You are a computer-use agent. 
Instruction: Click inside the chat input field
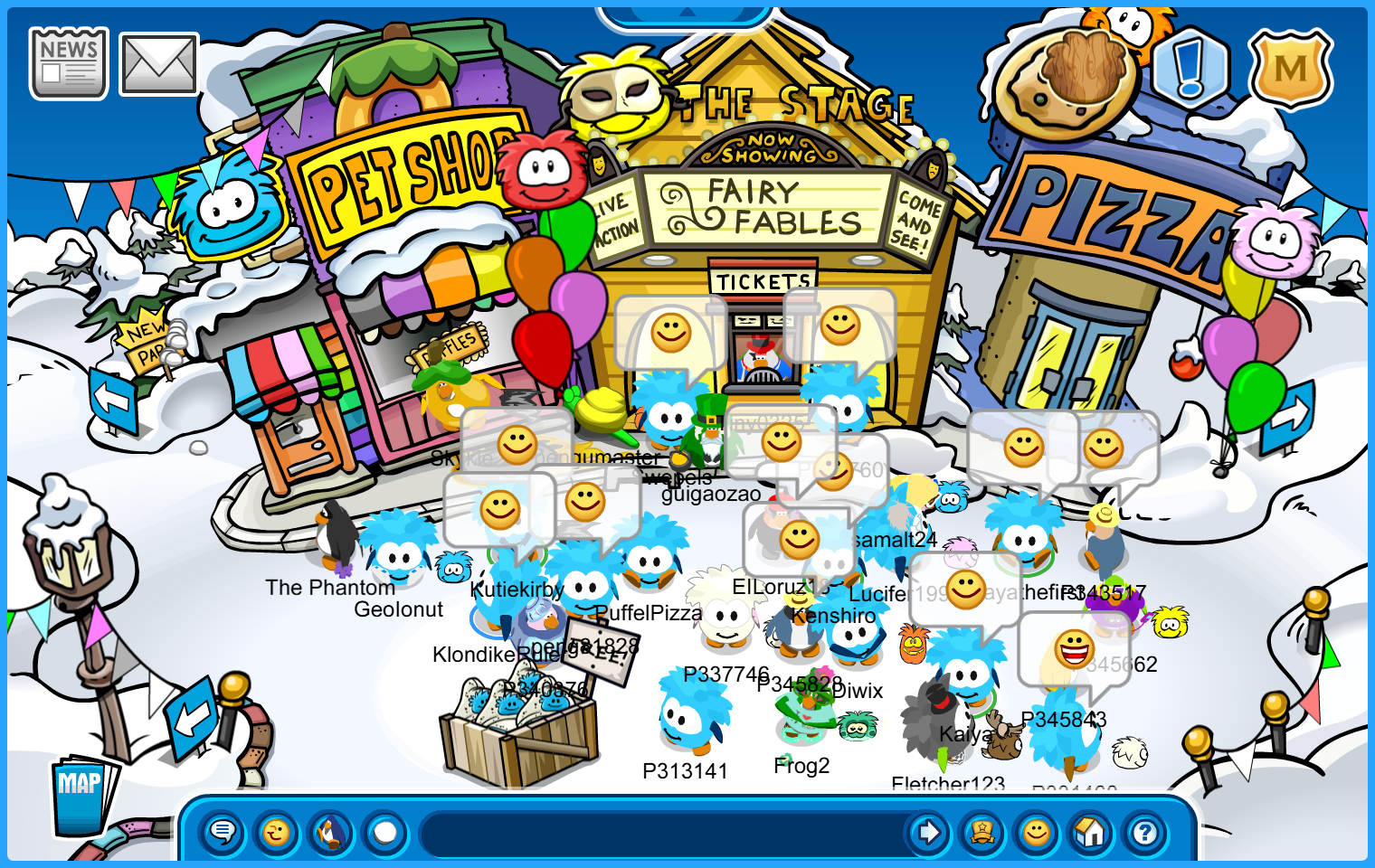(660, 833)
